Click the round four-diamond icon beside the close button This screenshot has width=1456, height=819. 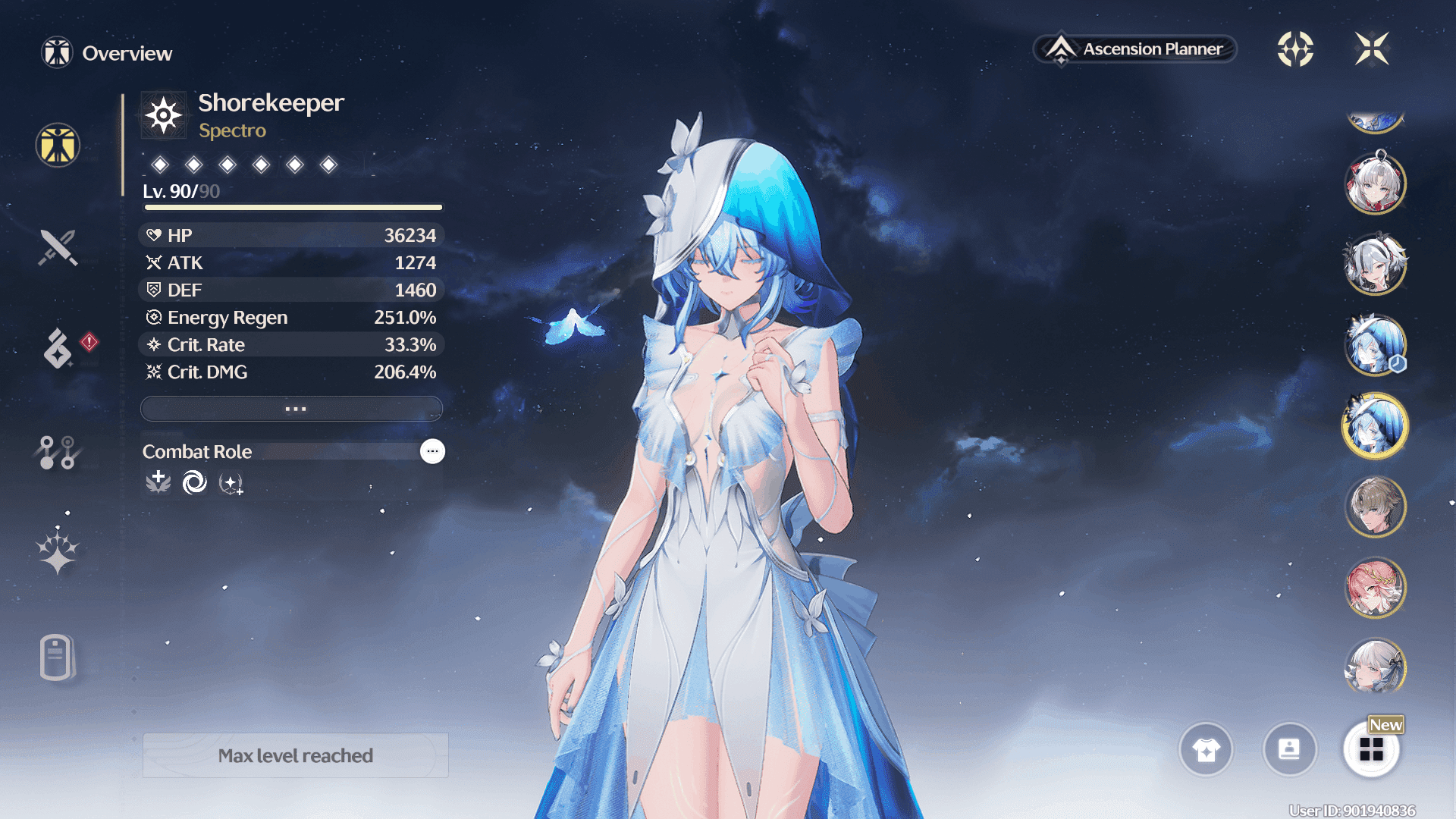pyautogui.click(x=1295, y=49)
